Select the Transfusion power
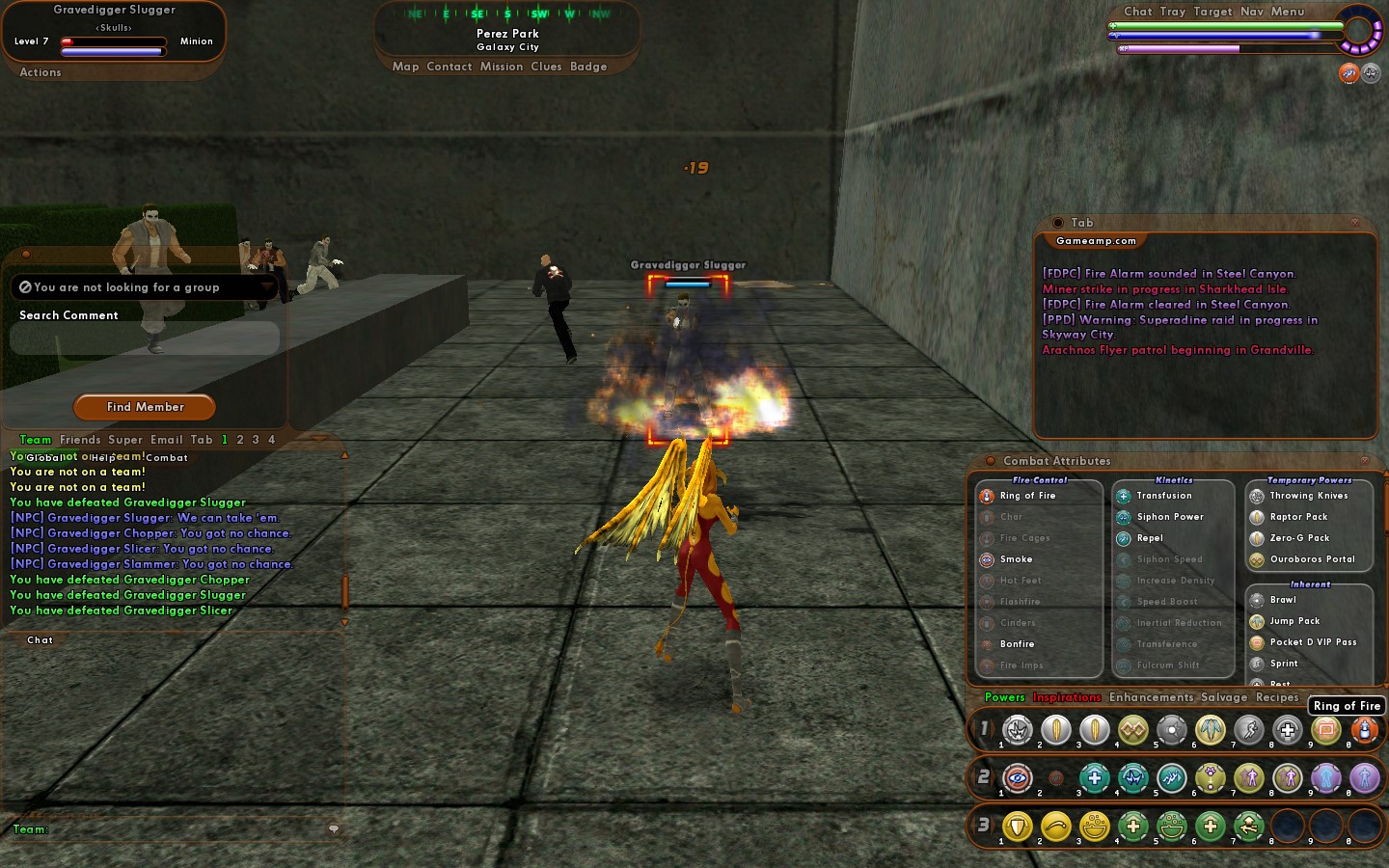1389x868 pixels. click(x=1163, y=496)
